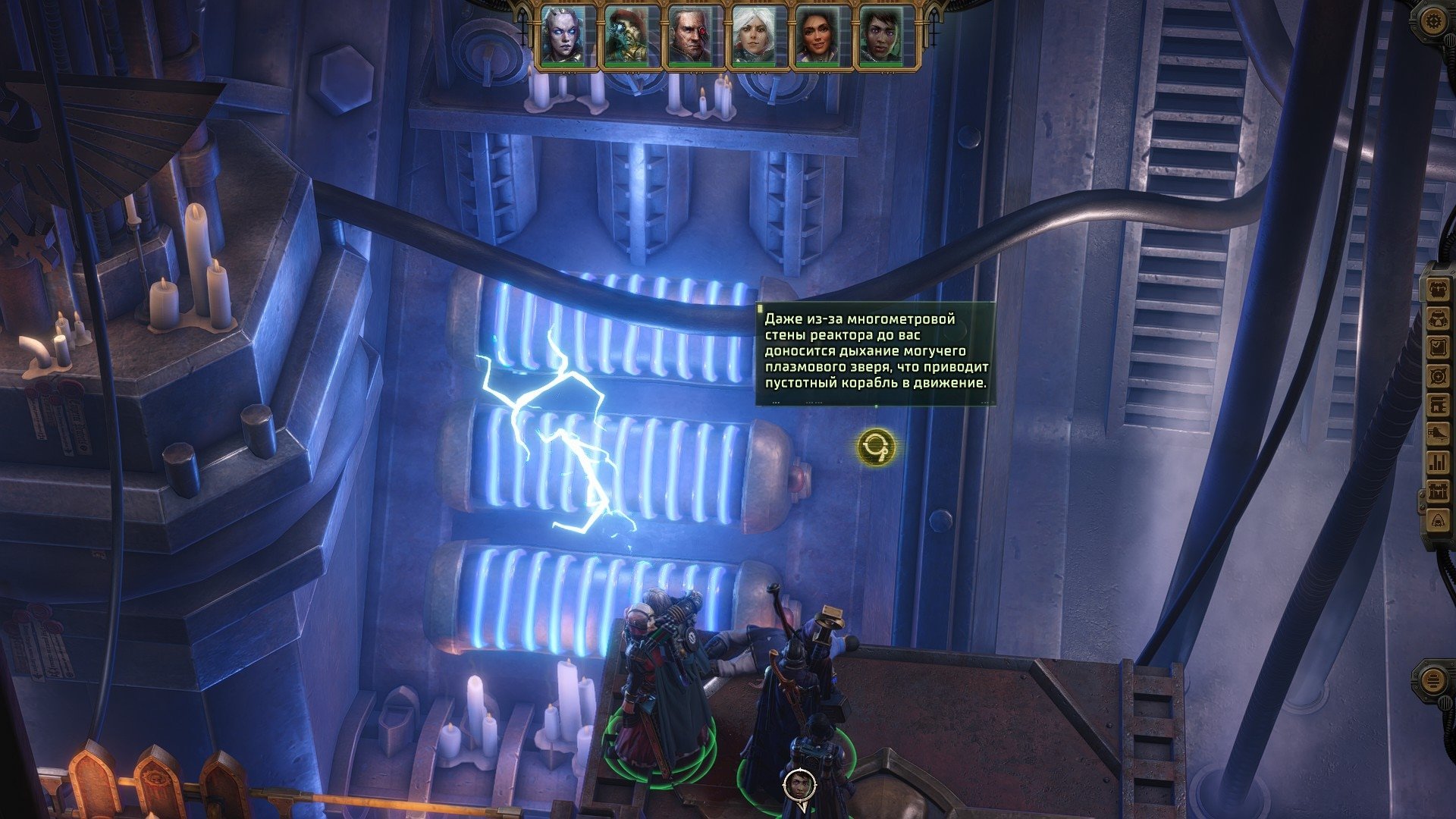Open the fortress colony icon in side menu
The width and height of the screenshot is (1456, 819).
1438,492
